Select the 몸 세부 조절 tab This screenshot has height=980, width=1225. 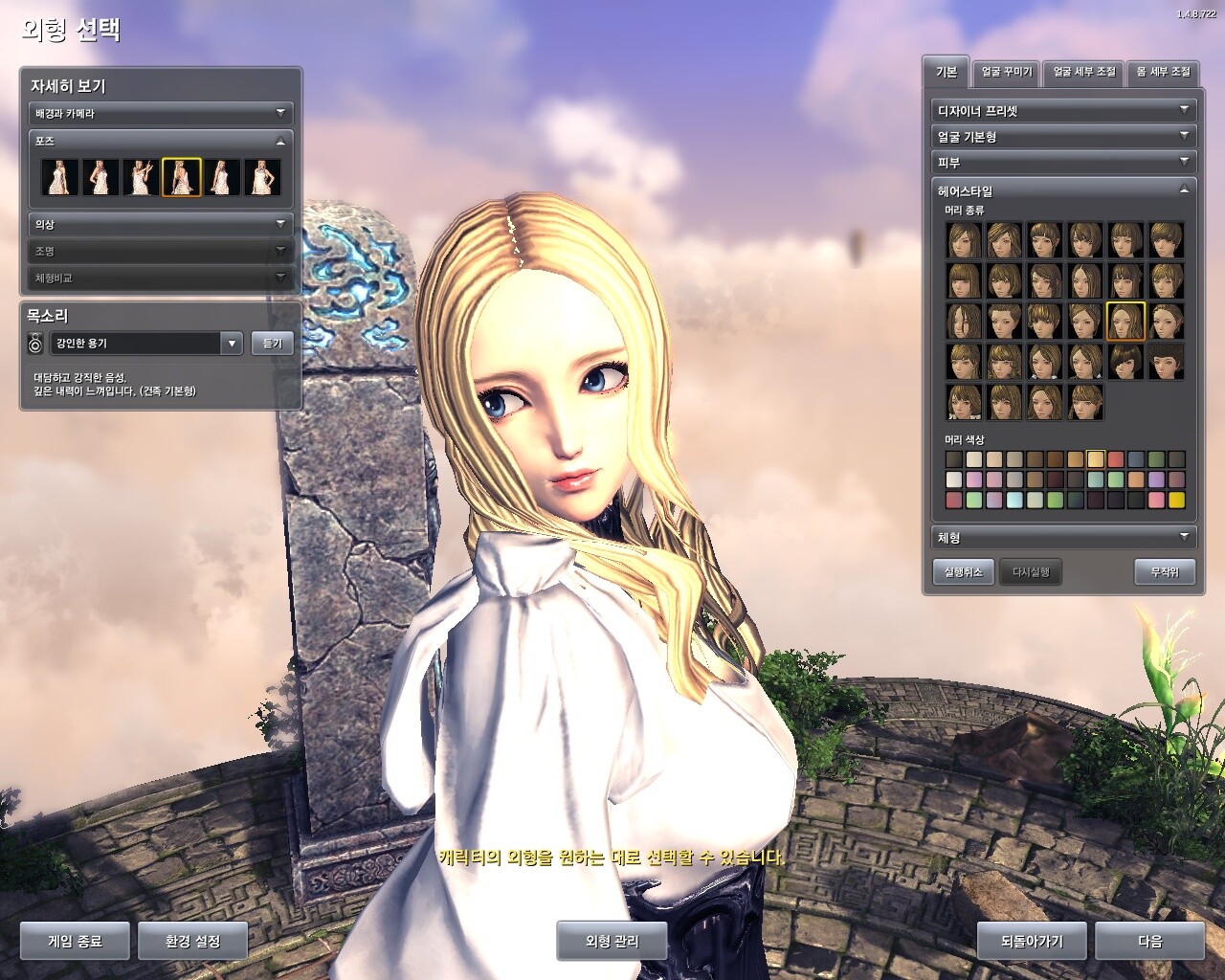(1163, 72)
